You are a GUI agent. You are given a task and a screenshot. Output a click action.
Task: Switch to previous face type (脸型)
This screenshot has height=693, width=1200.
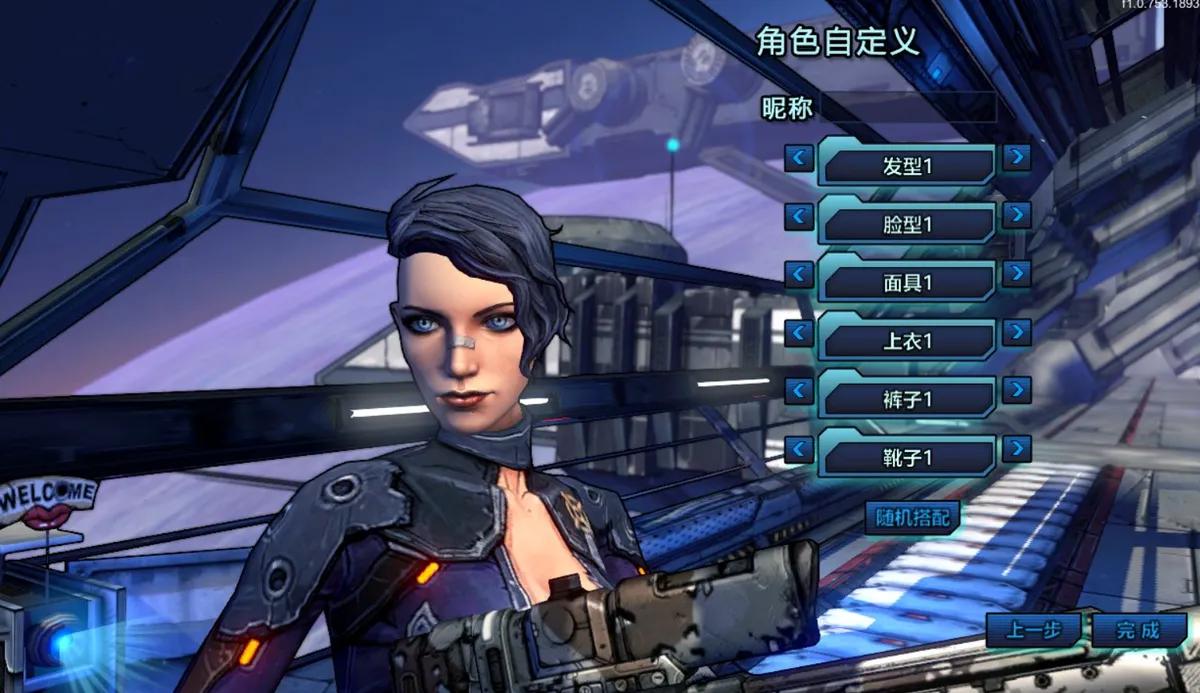798,215
